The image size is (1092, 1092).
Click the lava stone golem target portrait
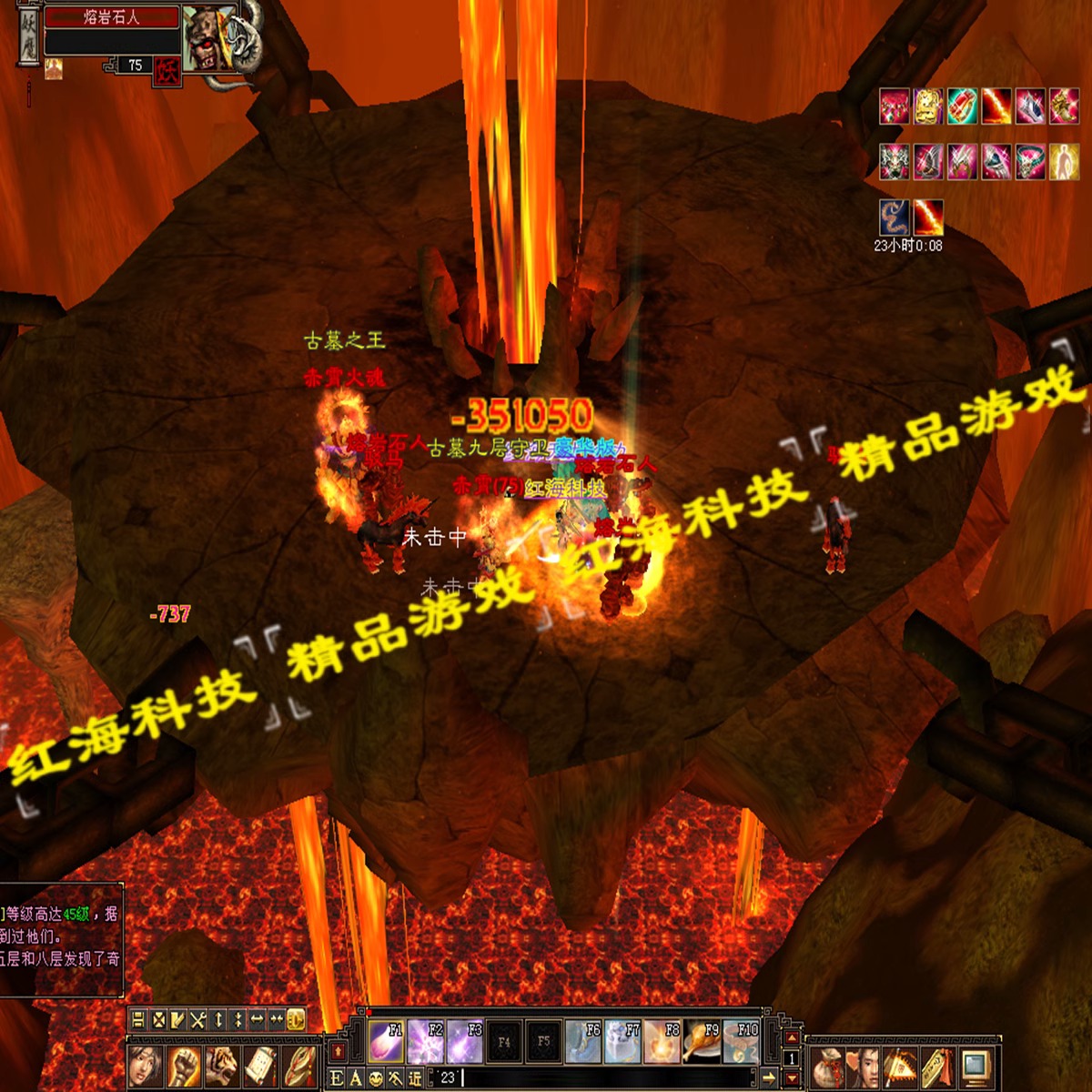(209, 38)
